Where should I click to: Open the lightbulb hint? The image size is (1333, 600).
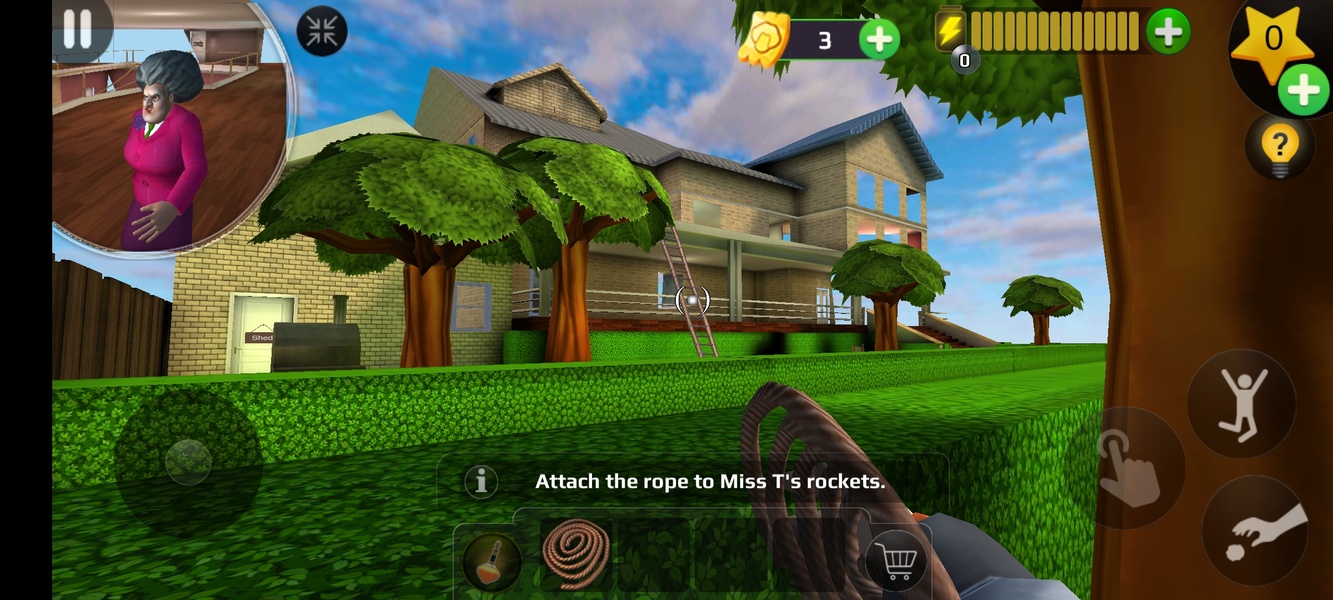click(1279, 147)
